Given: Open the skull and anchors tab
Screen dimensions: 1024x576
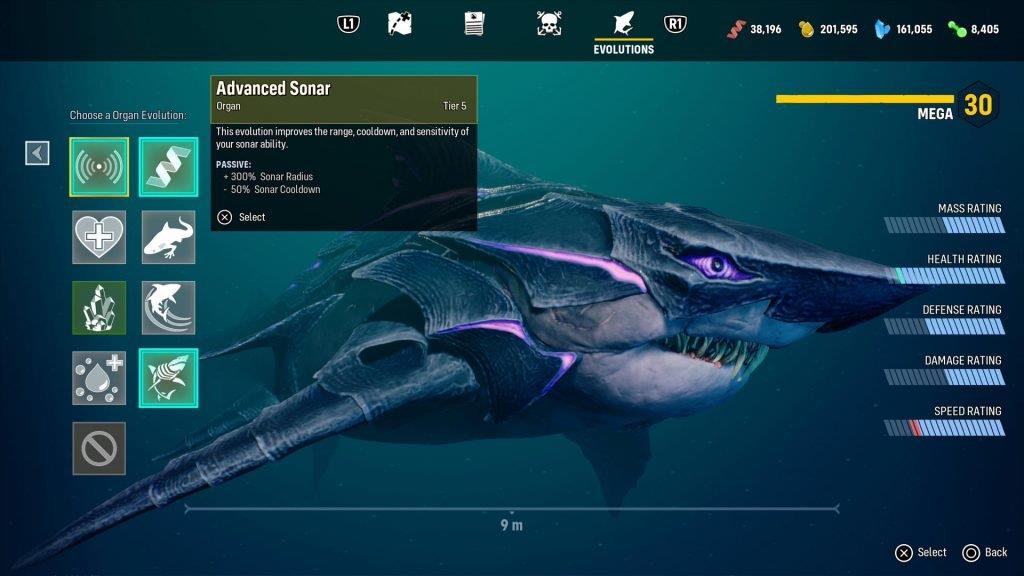Looking at the screenshot, I should coord(548,23).
